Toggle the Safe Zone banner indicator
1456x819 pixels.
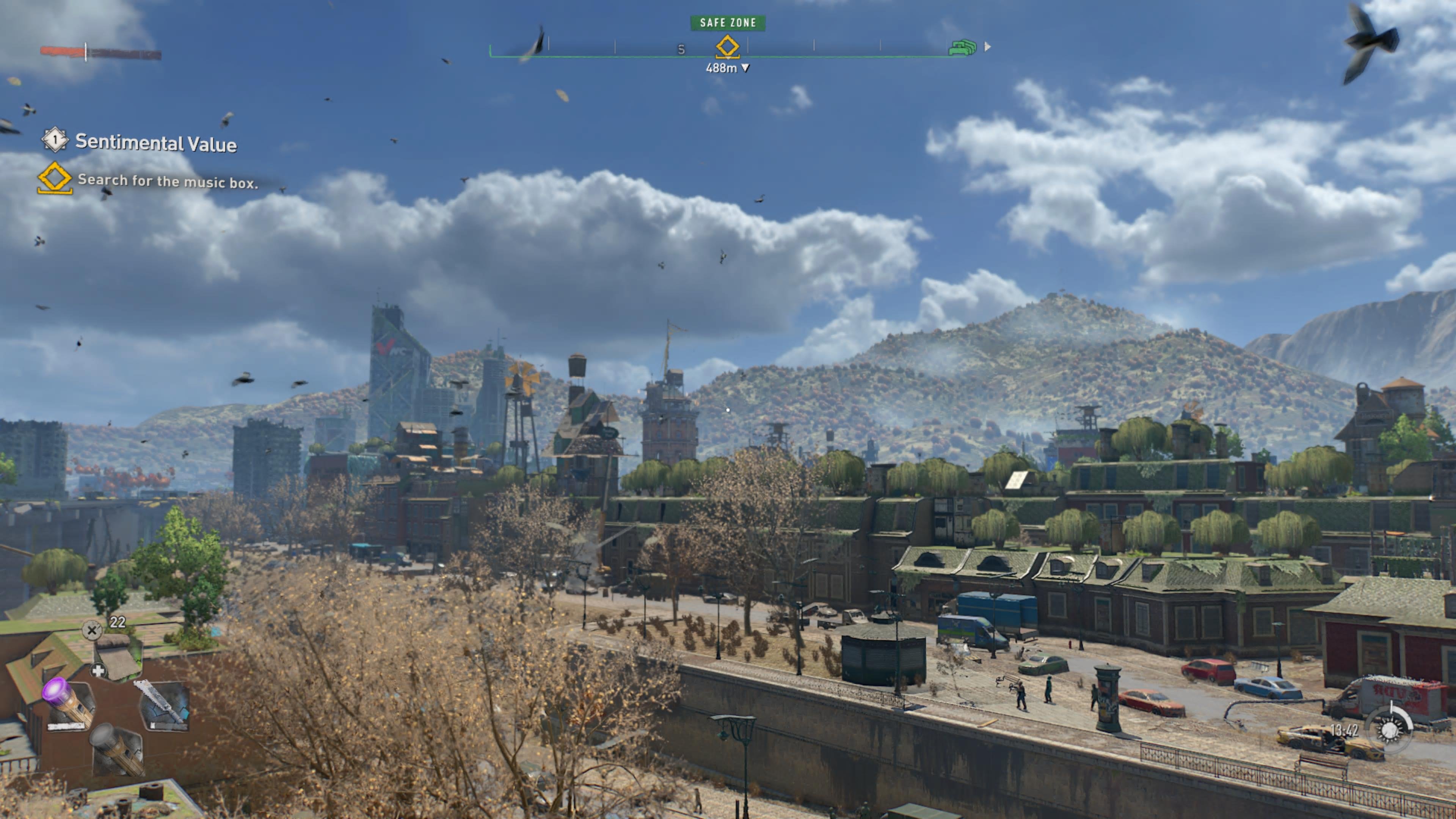point(728,24)
